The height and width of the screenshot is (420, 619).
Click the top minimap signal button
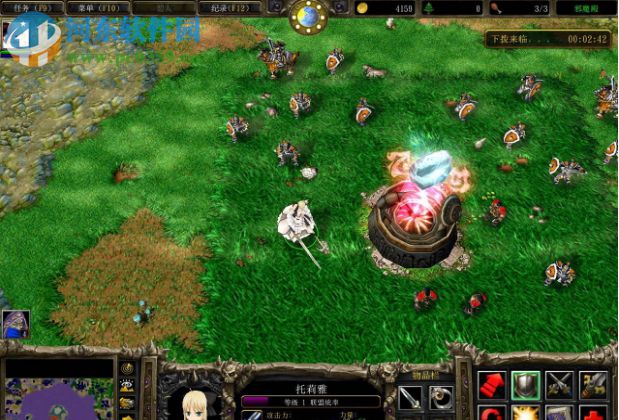pyautogui.click(x=127, y=369)
